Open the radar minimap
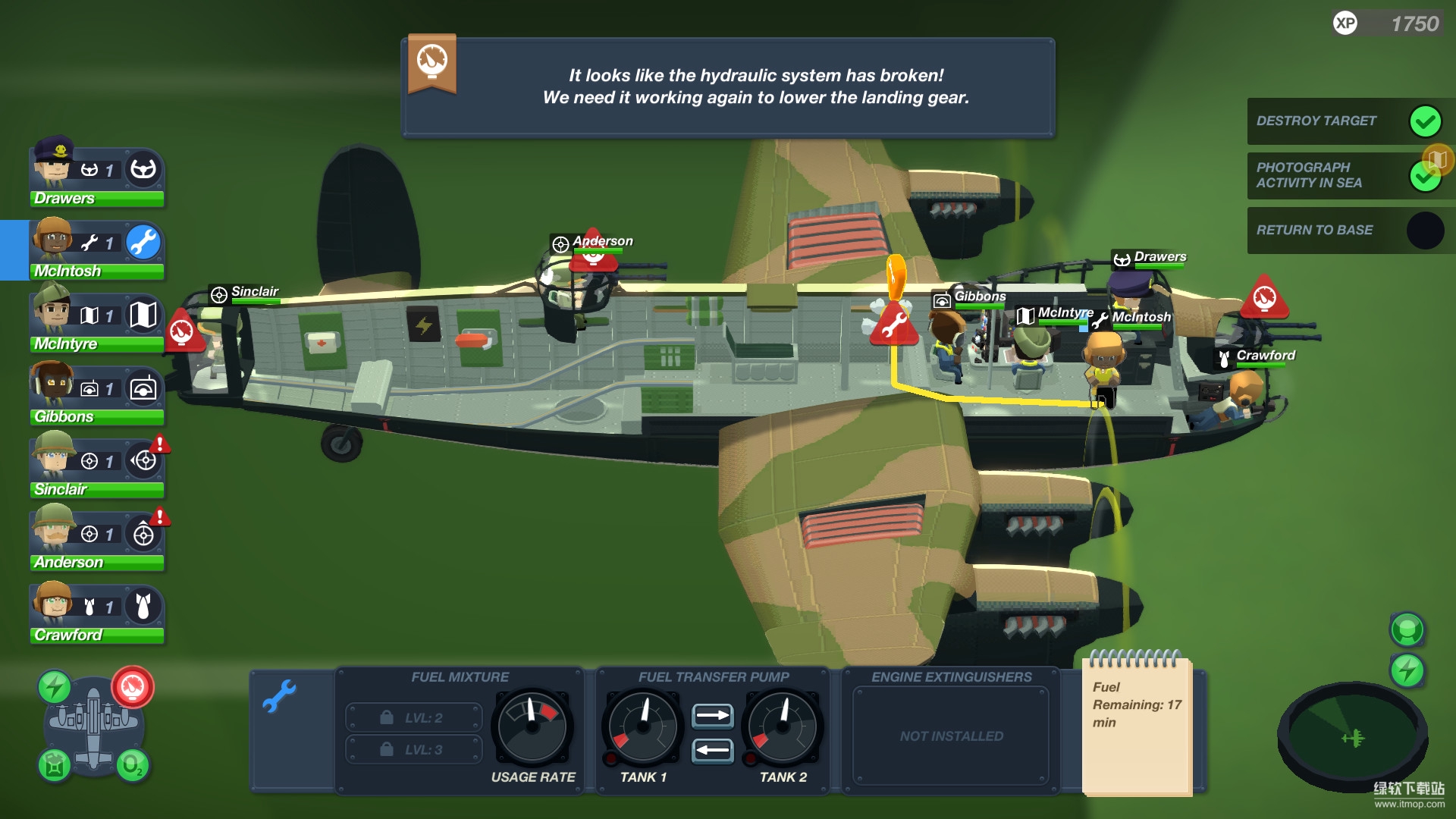Image resolution: width=1456 pixels, height=819 pixels. point(1352,737)
